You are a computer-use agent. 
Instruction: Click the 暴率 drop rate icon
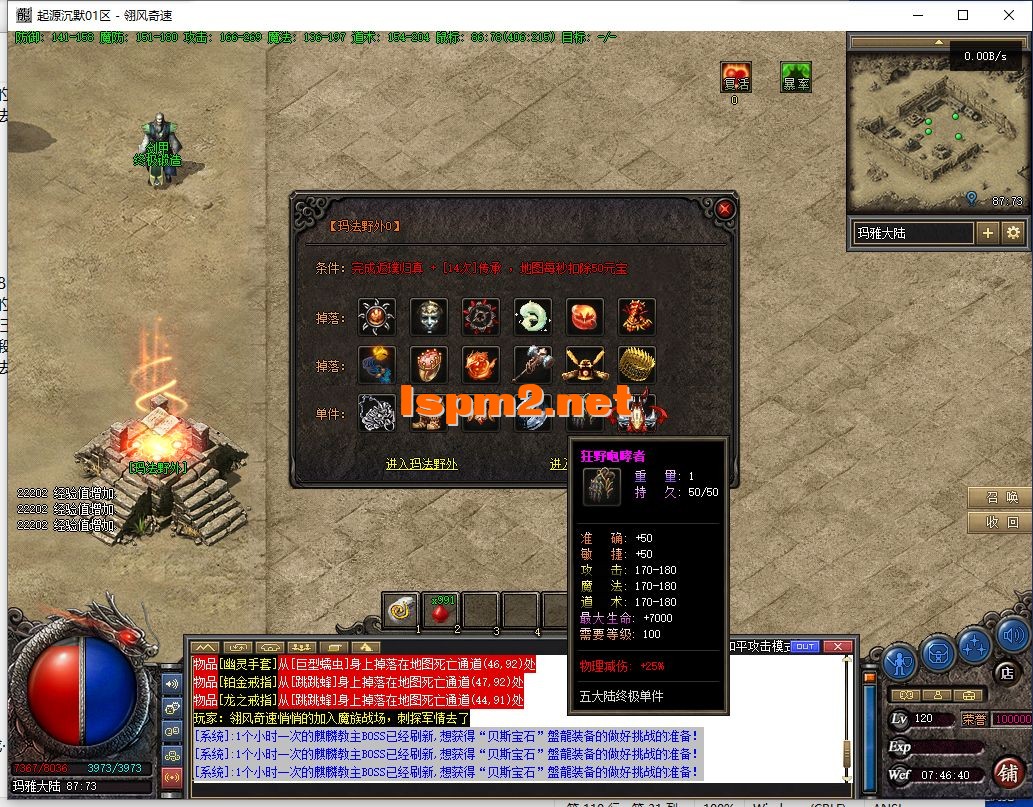point(796,77)
